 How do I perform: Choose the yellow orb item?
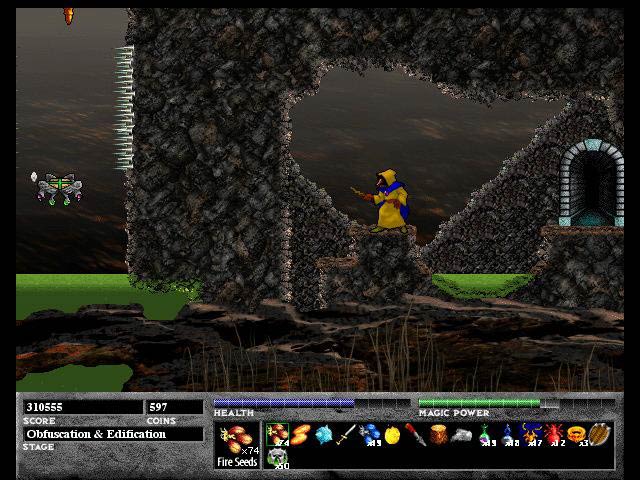pos(392,434)
